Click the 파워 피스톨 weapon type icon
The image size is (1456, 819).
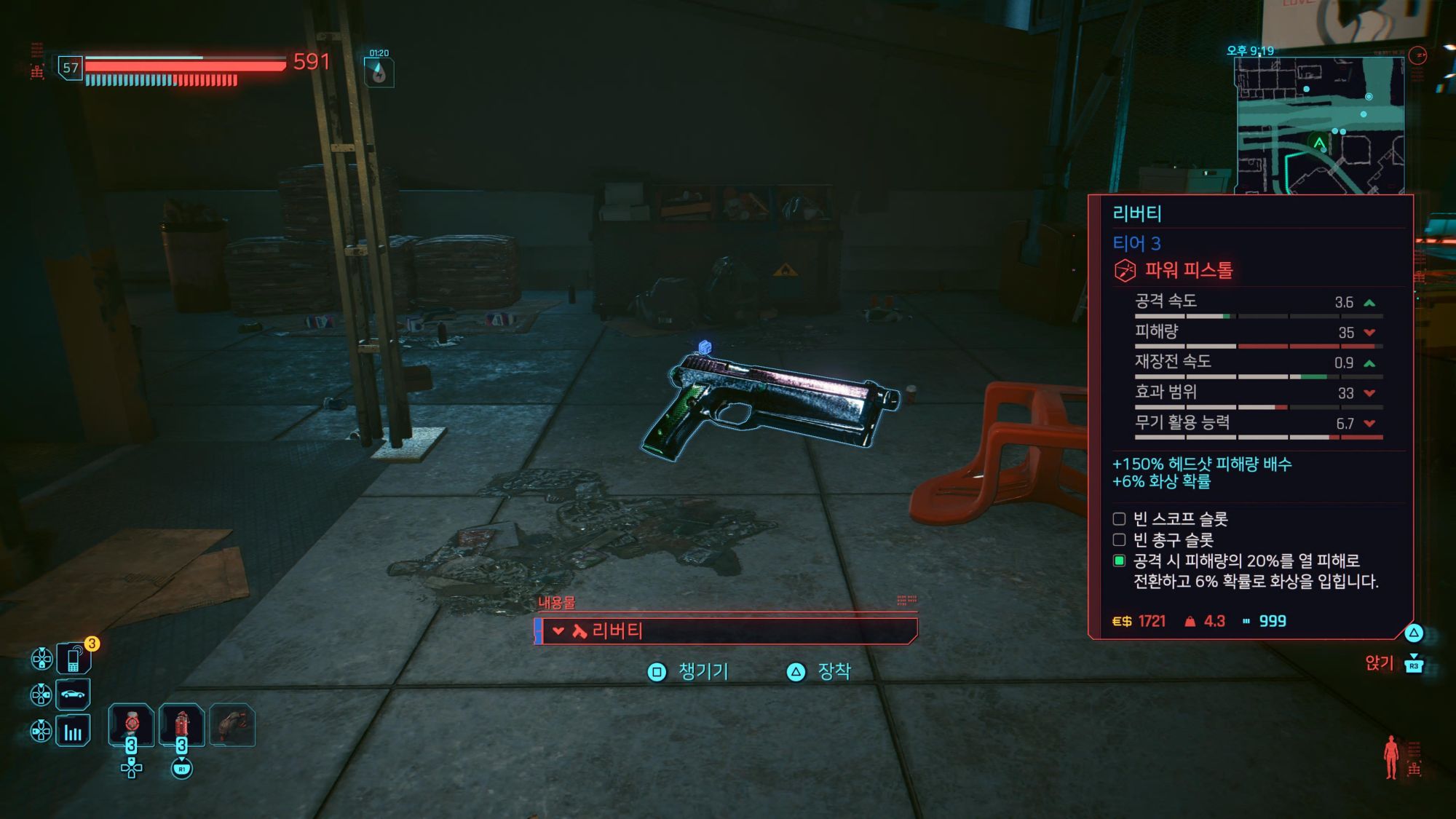1125,271
